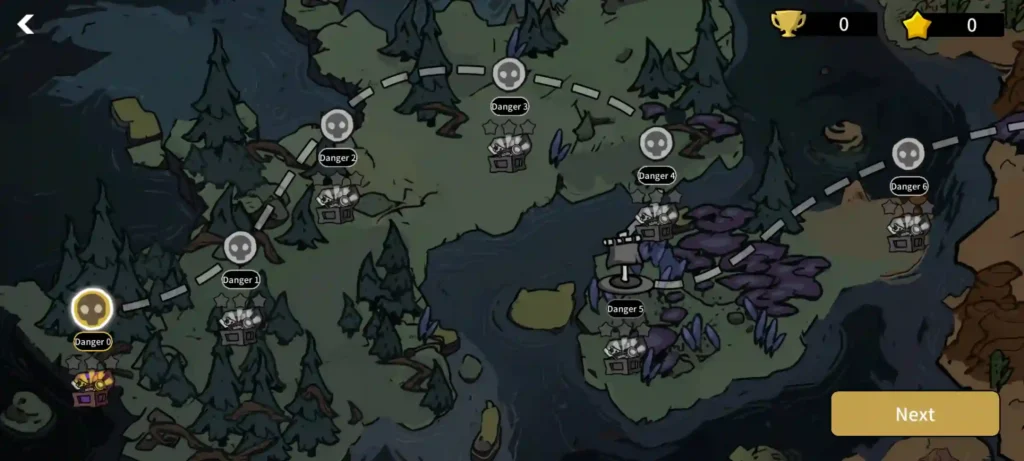Open the Danger 3 stage node
The width and height of the screenshot is (1024, 461).
[509, 73]
